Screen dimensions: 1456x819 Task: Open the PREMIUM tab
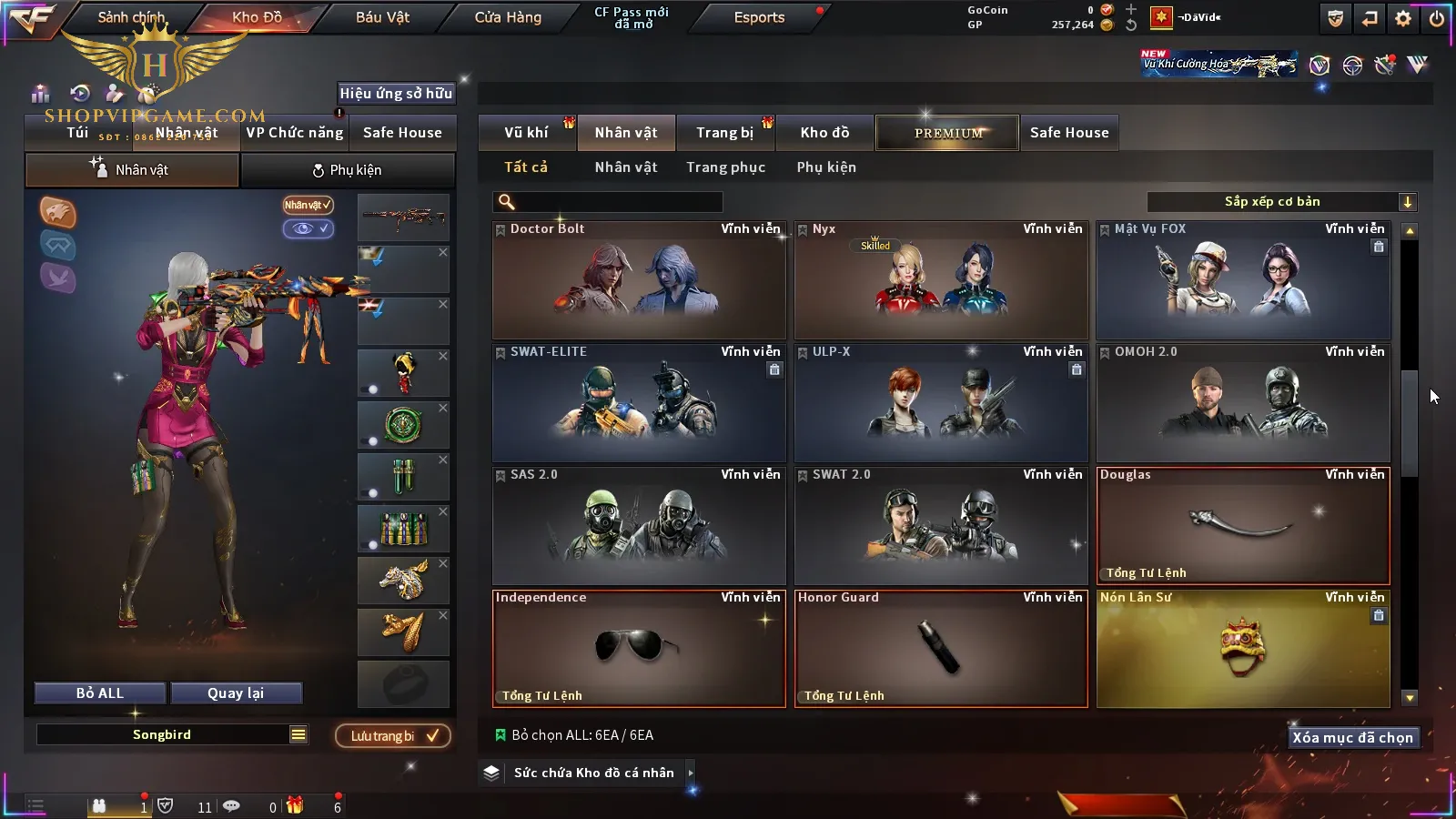point(948,133)
